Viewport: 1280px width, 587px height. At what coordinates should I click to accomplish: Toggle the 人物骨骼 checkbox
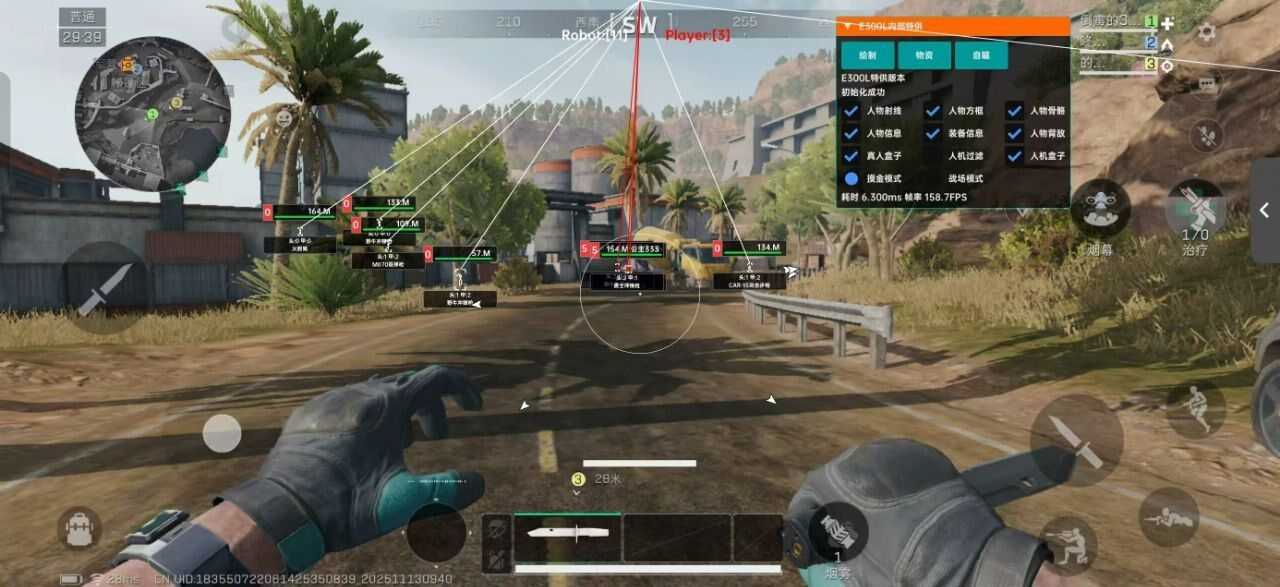[1014, 111]
